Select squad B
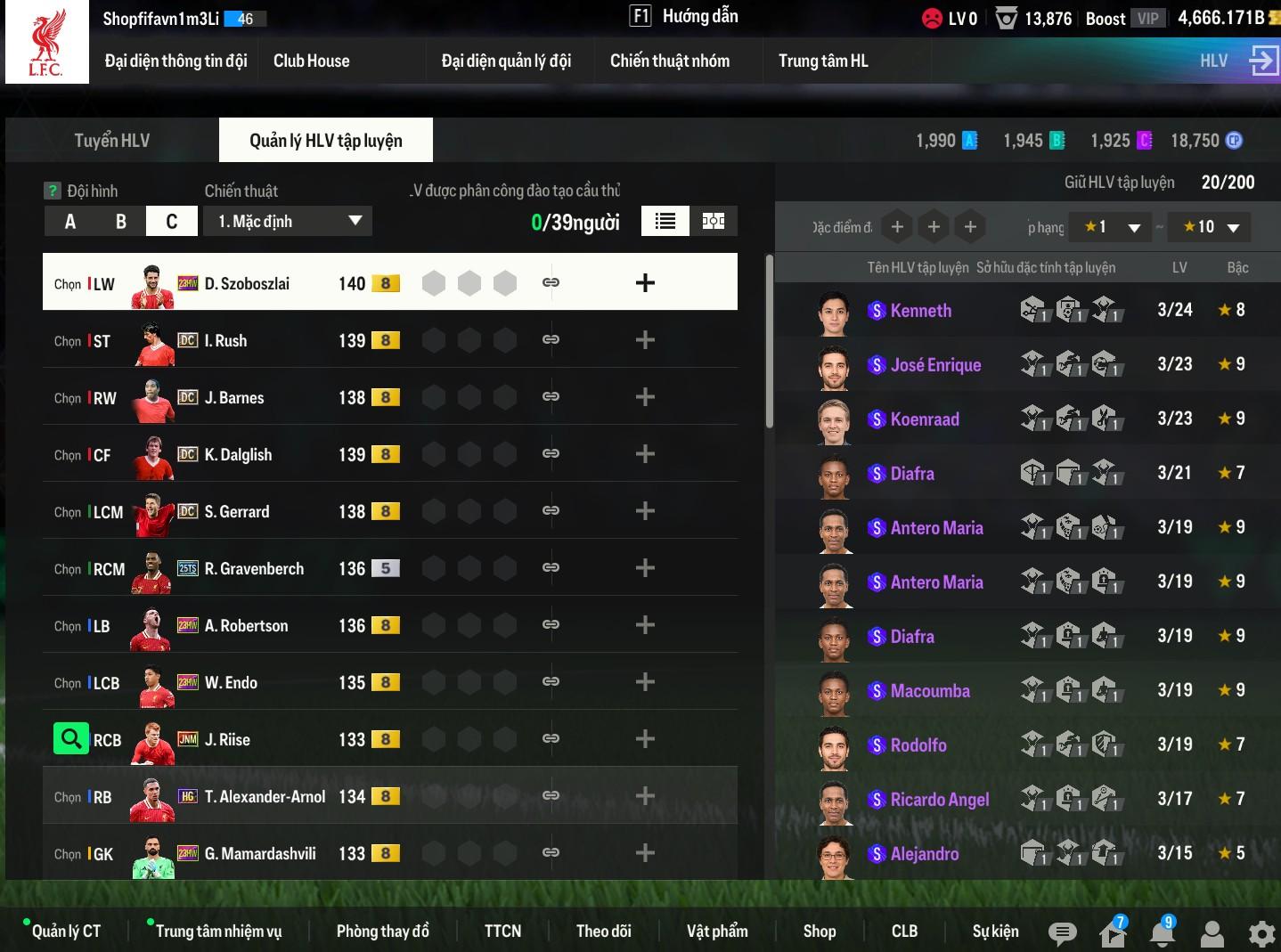The width and height of the screenshot is (1281, 952). [120, 222]
